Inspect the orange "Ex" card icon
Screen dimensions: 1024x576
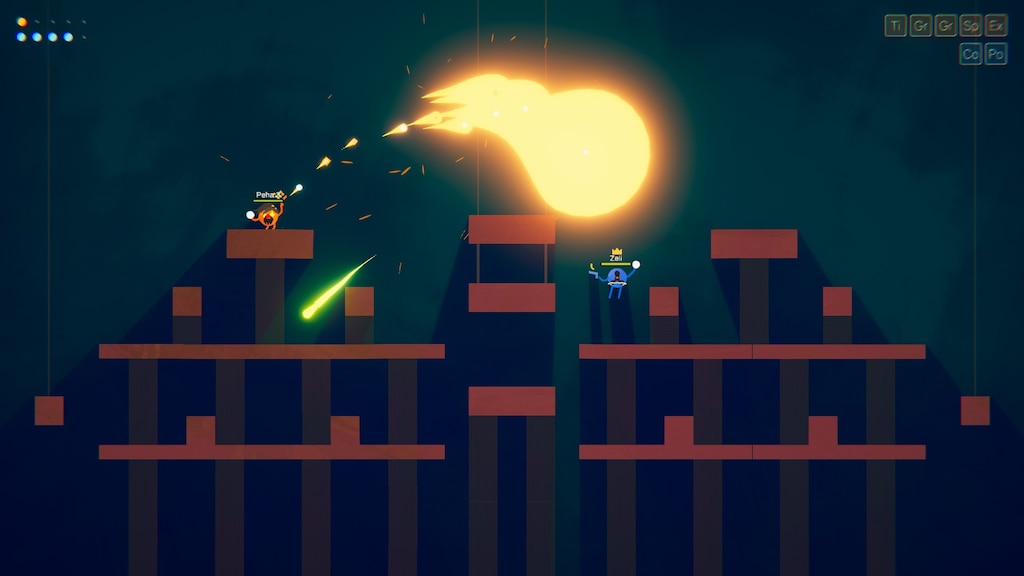click(x=995, y=26)
